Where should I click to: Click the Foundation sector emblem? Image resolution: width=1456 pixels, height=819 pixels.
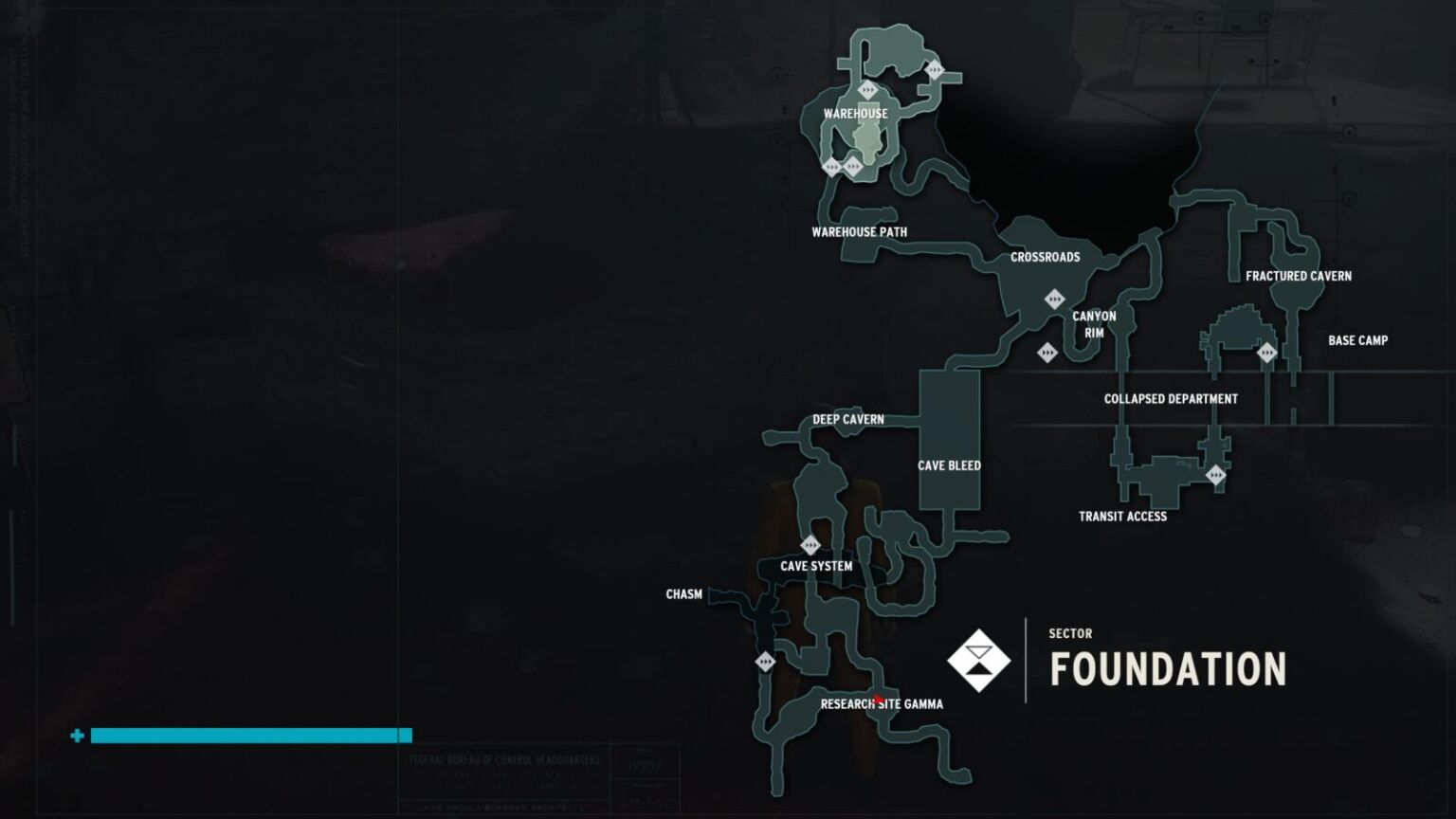pyautogui.click(x=981, y=662)
